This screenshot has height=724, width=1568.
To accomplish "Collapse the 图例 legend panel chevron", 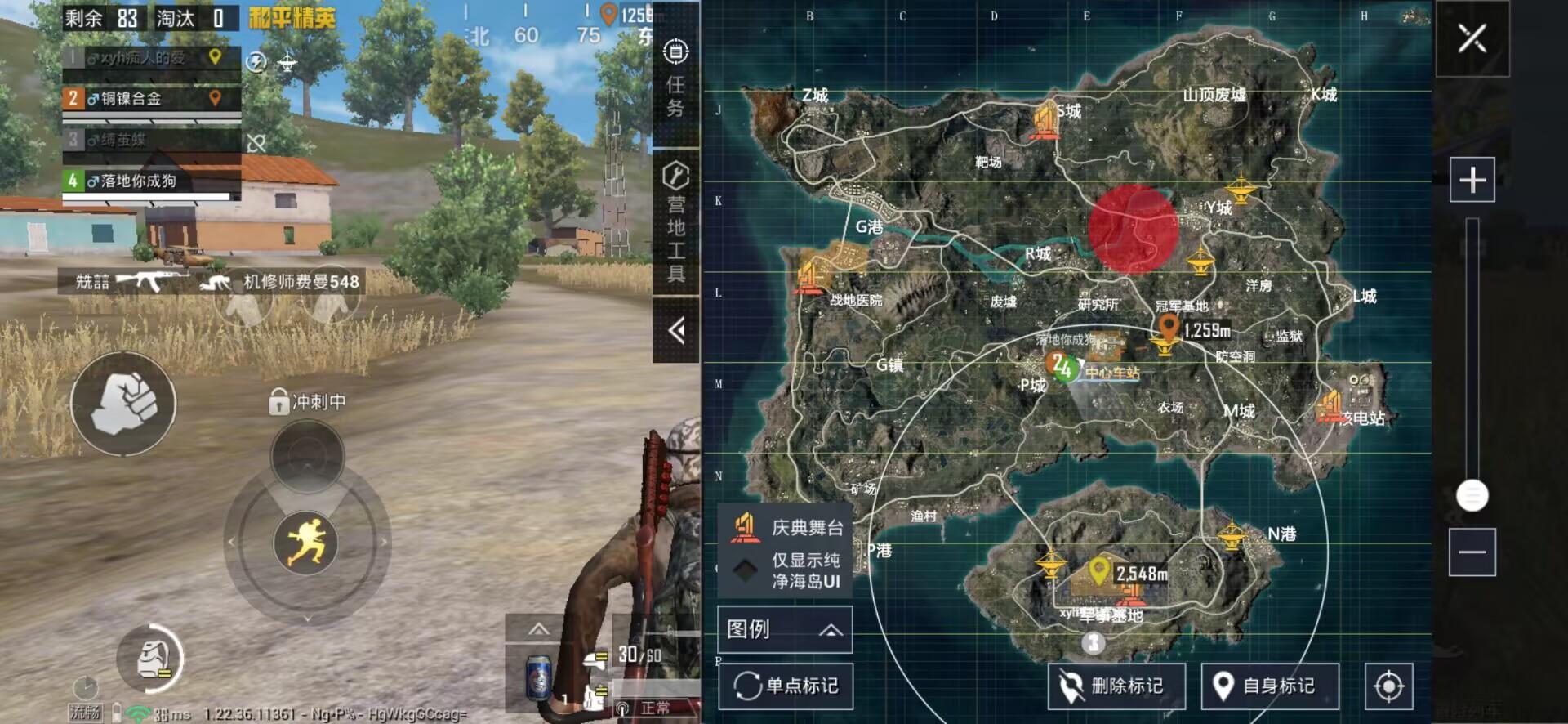I will pyautogui.click(x=831, y=629).
